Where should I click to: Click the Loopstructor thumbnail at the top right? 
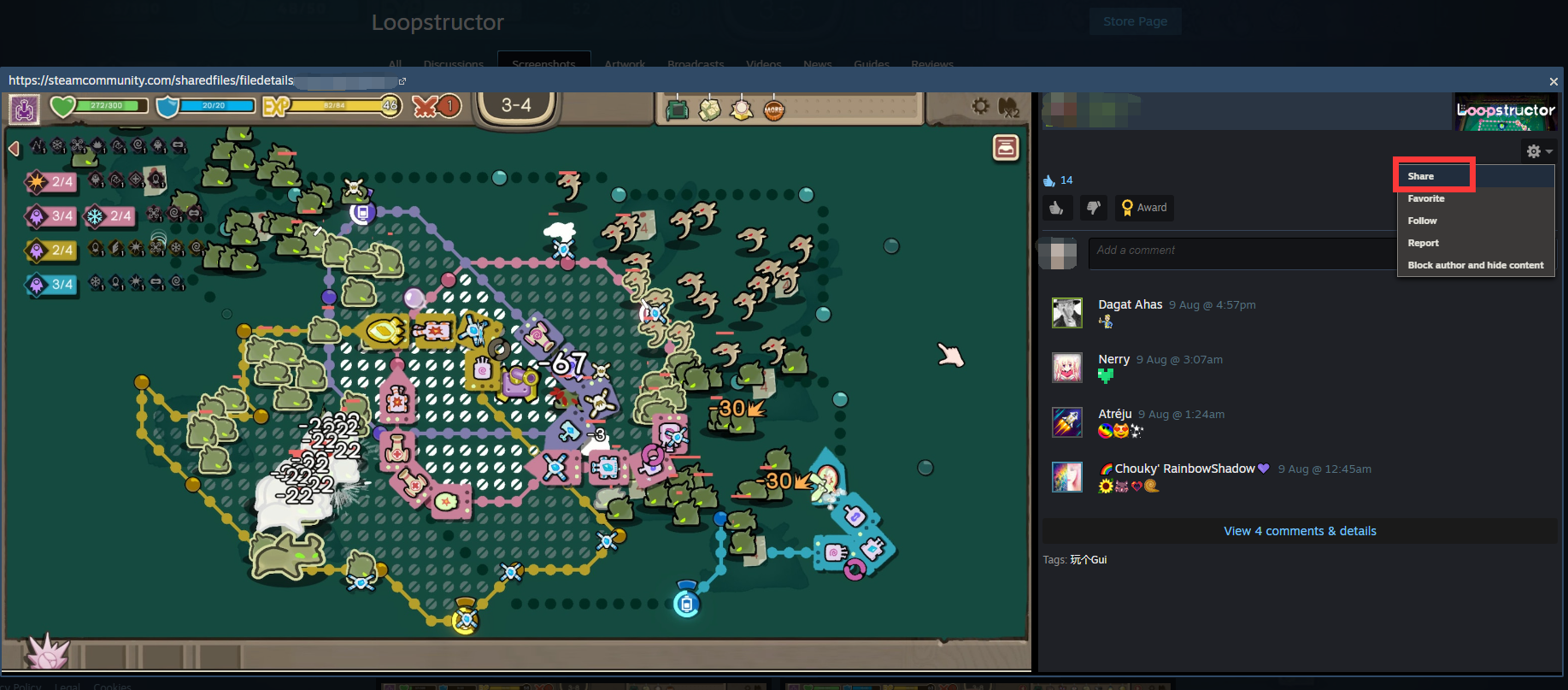(1505, 111)
